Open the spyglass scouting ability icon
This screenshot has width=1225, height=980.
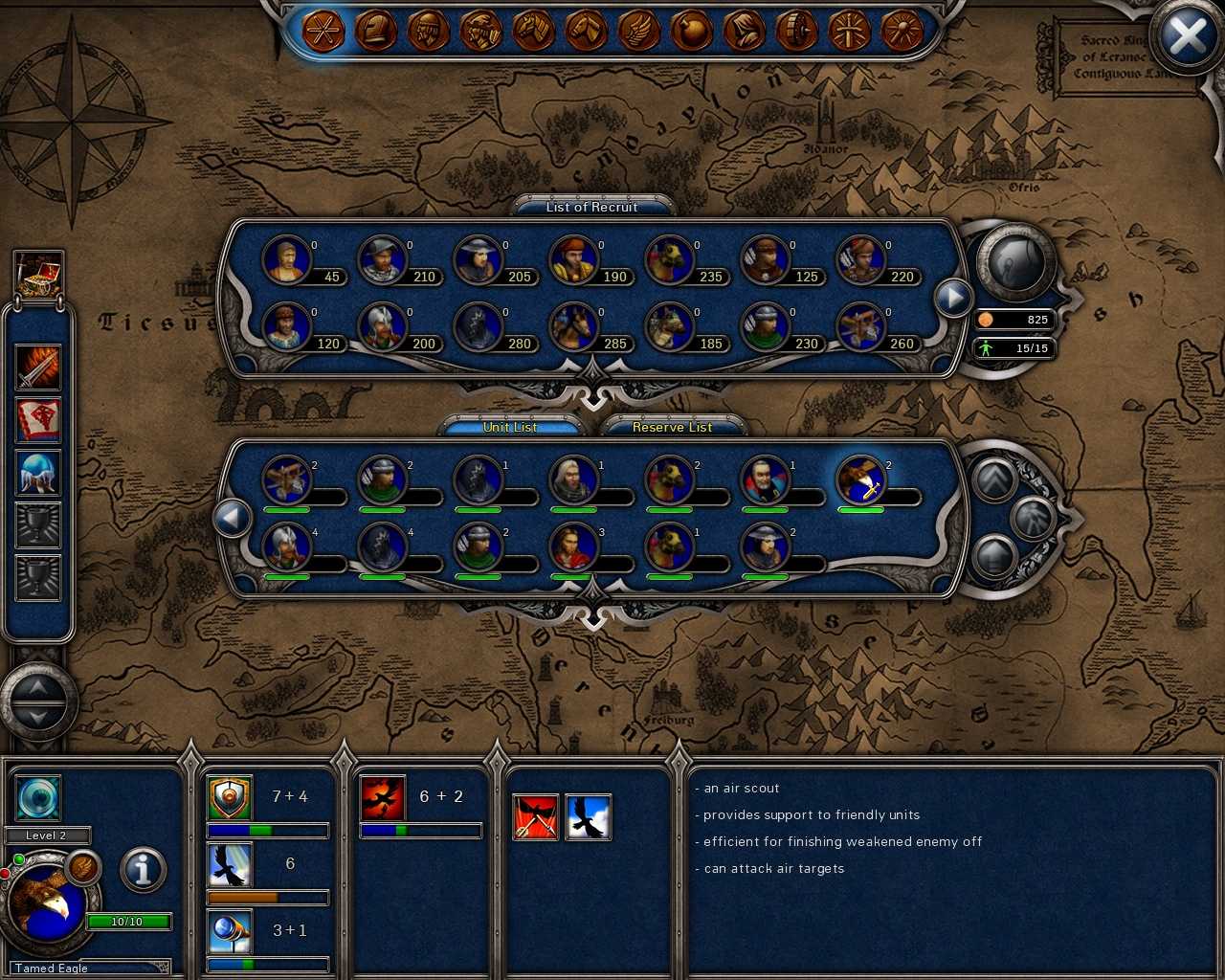[x=230, y=931]
